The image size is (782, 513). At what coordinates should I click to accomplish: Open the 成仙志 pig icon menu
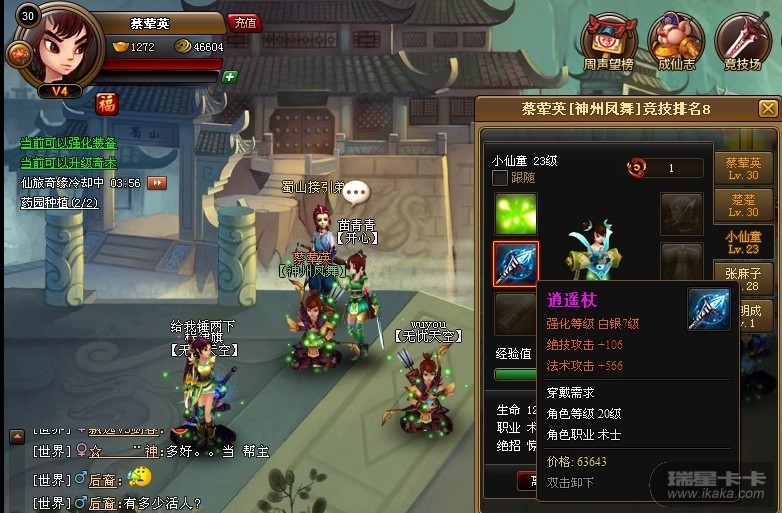coord(676,42)
